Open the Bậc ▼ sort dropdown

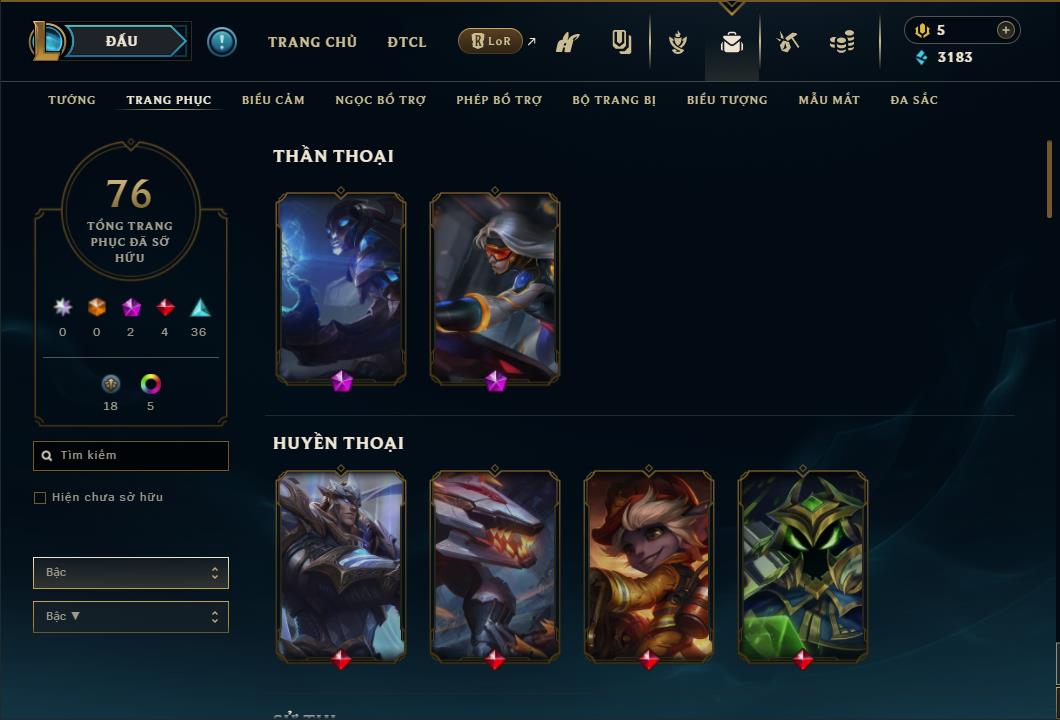(x=131, y=617)
